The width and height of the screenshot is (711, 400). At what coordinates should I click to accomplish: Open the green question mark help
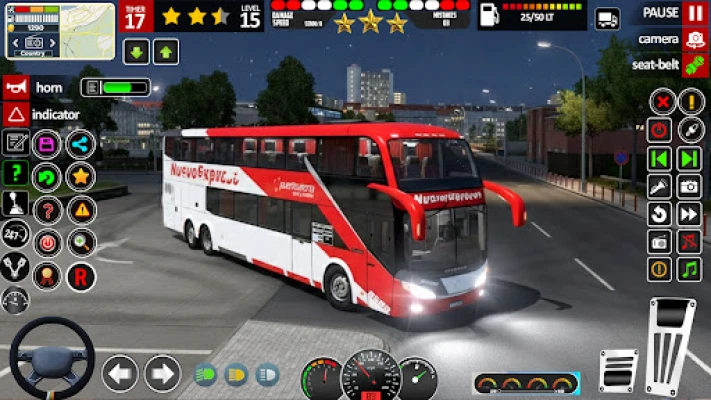[x=15, y=172]
